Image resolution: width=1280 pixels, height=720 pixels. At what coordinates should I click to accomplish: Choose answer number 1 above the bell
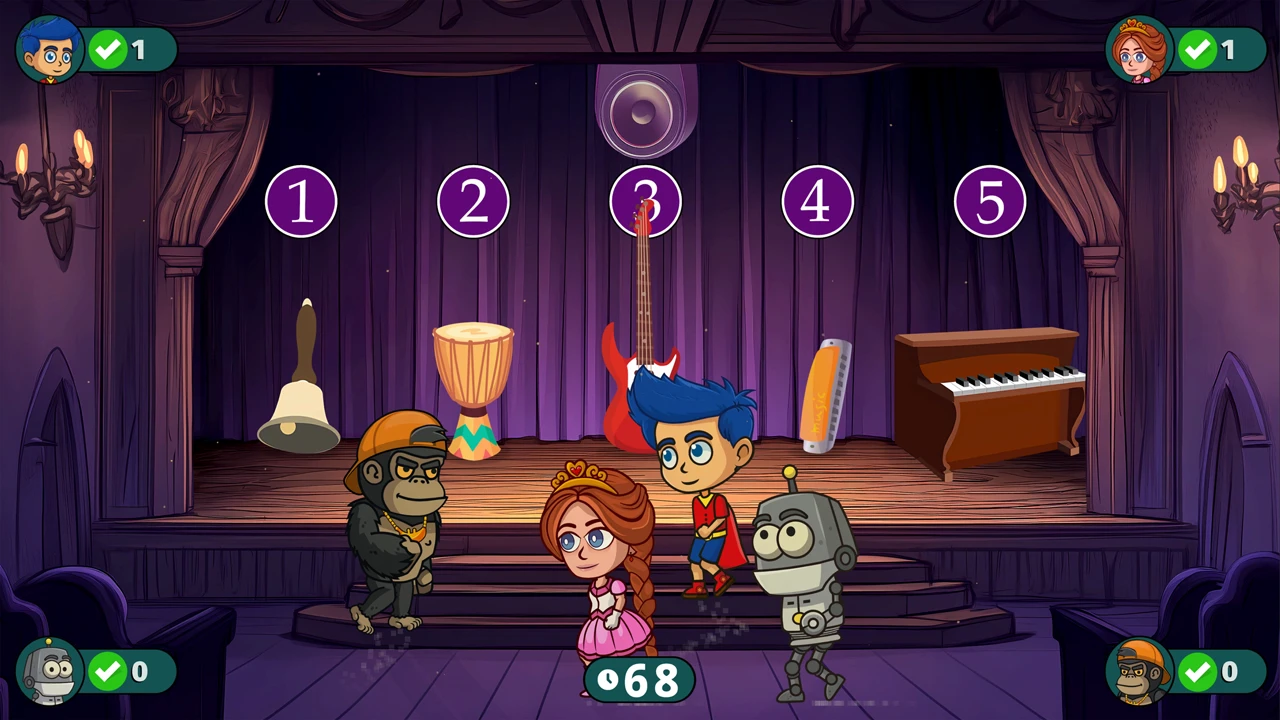click(x=301, y=202)
